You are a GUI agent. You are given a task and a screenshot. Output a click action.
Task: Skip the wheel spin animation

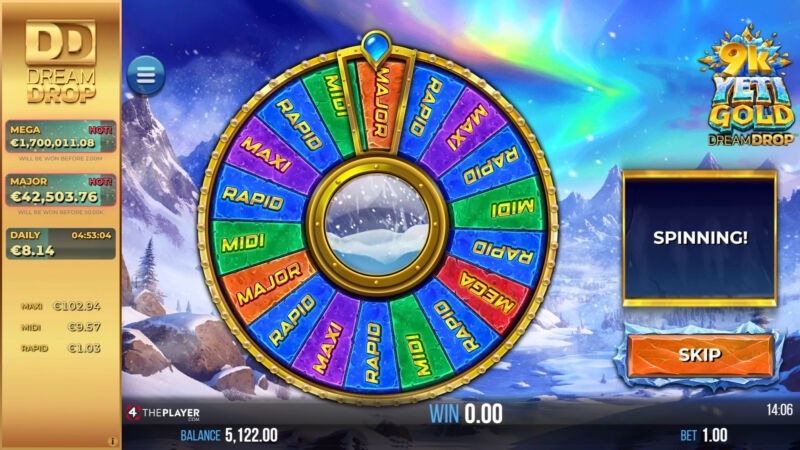point(700,355)
